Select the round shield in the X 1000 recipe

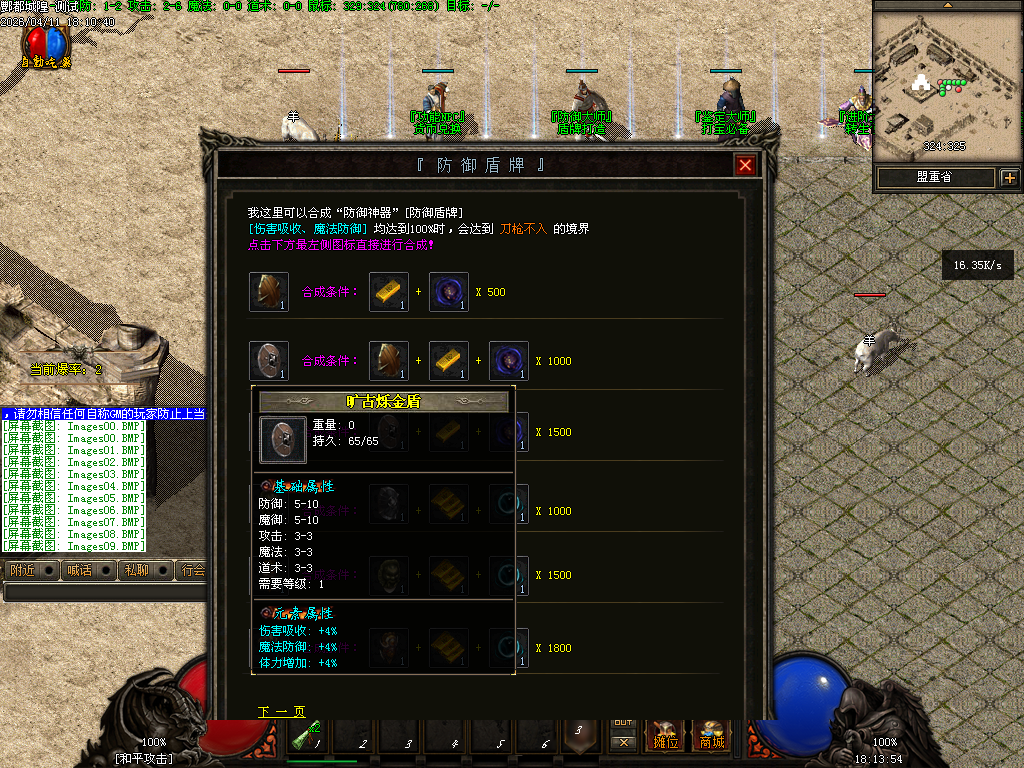click(x=269, y=361)
